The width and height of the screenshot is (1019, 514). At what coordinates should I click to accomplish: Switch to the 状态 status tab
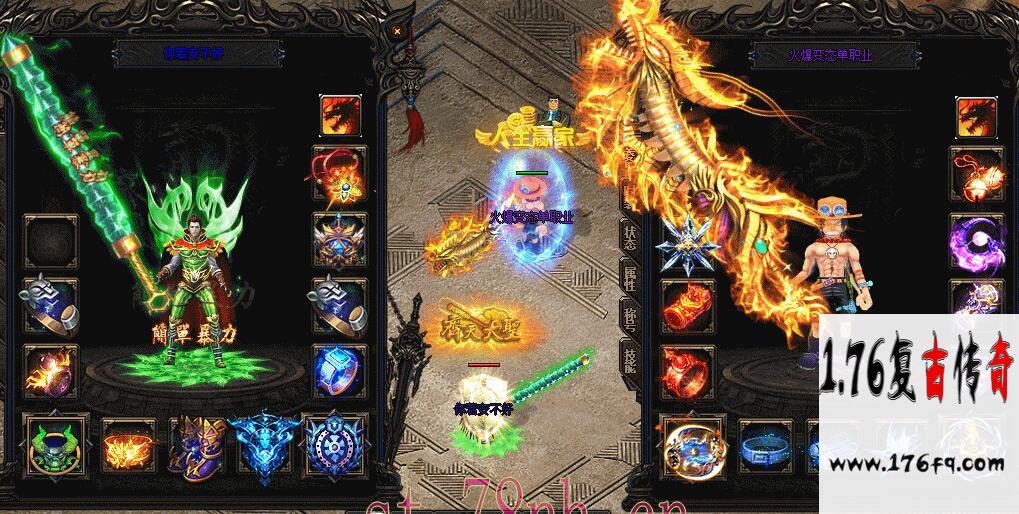click(630, 238)
